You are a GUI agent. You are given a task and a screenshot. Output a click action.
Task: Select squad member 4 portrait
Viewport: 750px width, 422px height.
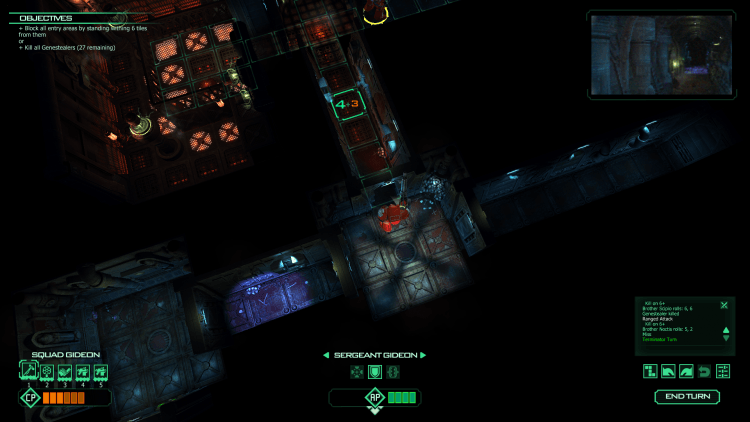(83, 371)
